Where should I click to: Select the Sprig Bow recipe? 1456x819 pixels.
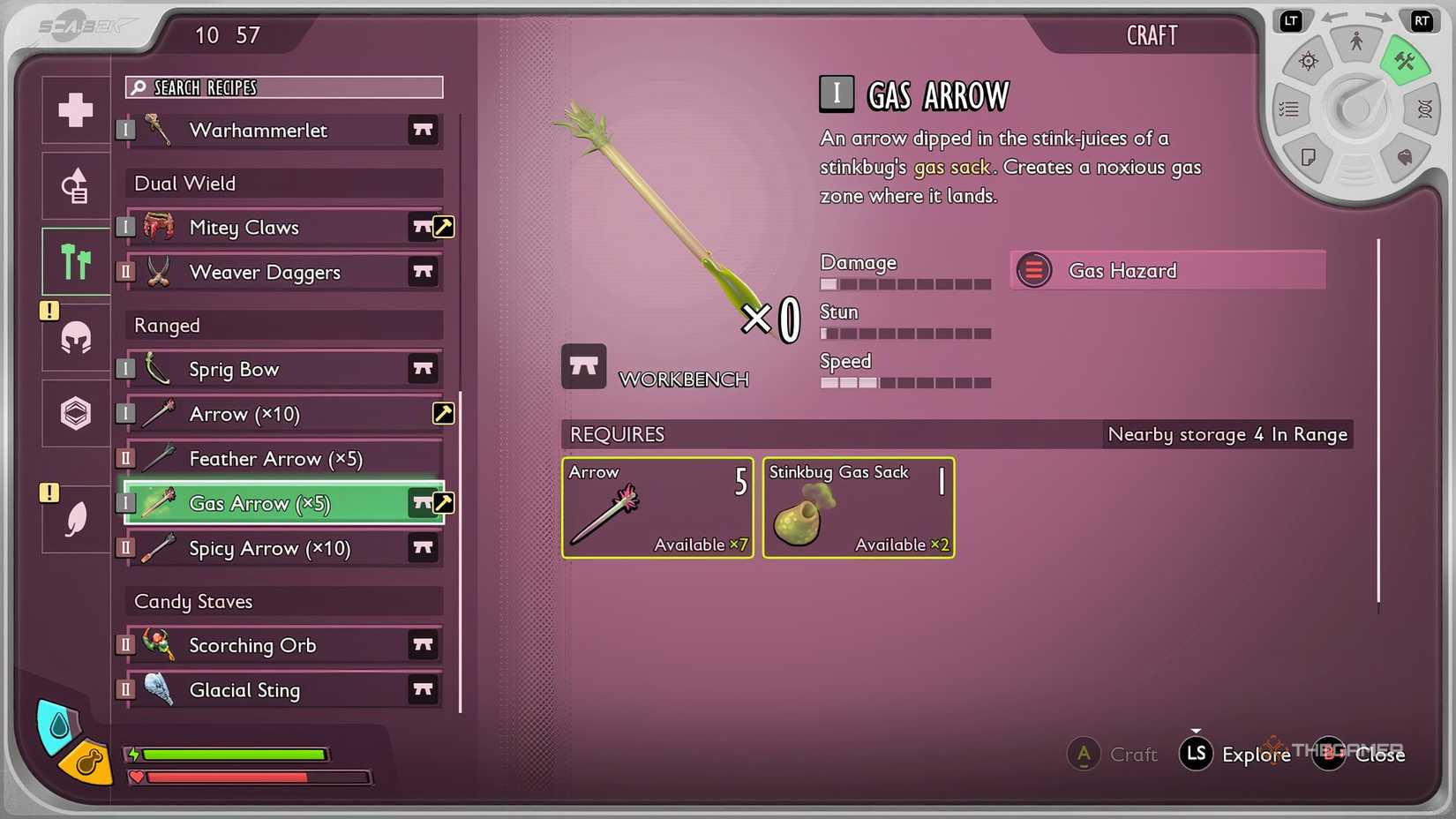[x=234, y=369]
